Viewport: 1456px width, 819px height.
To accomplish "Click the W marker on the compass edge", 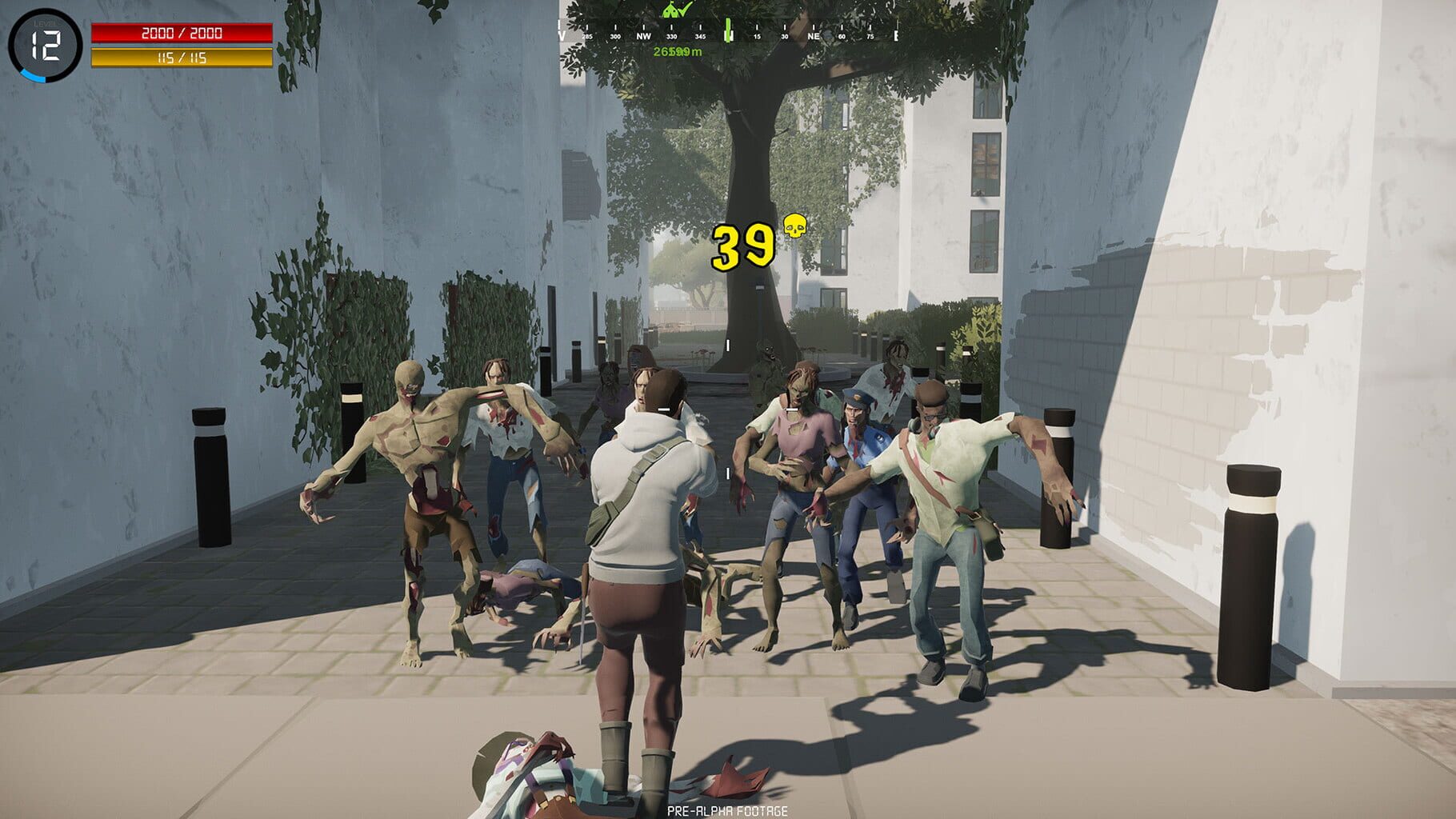I will [x=561, y=36].
